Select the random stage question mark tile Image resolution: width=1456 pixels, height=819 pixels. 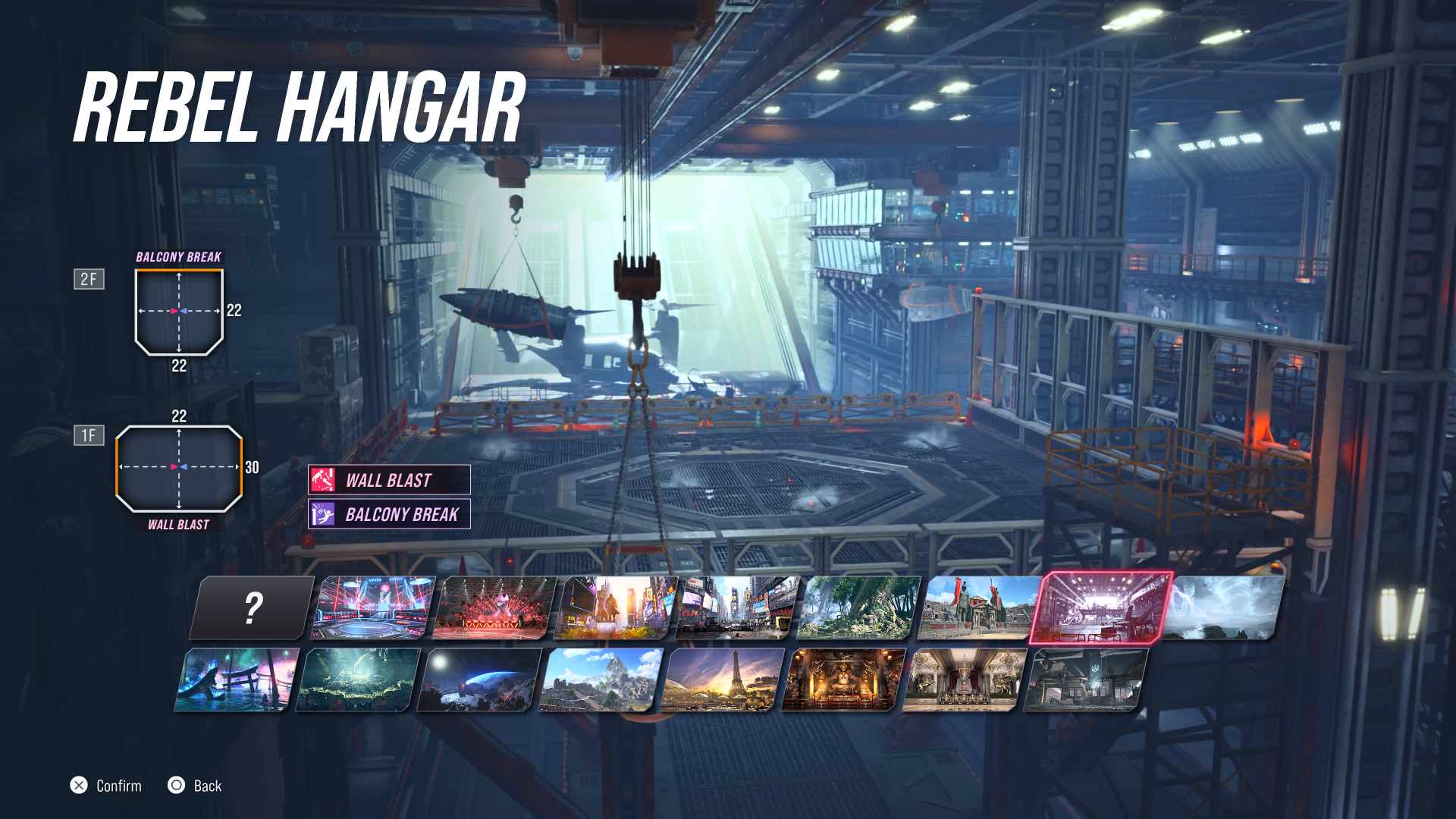pos(253,607)
